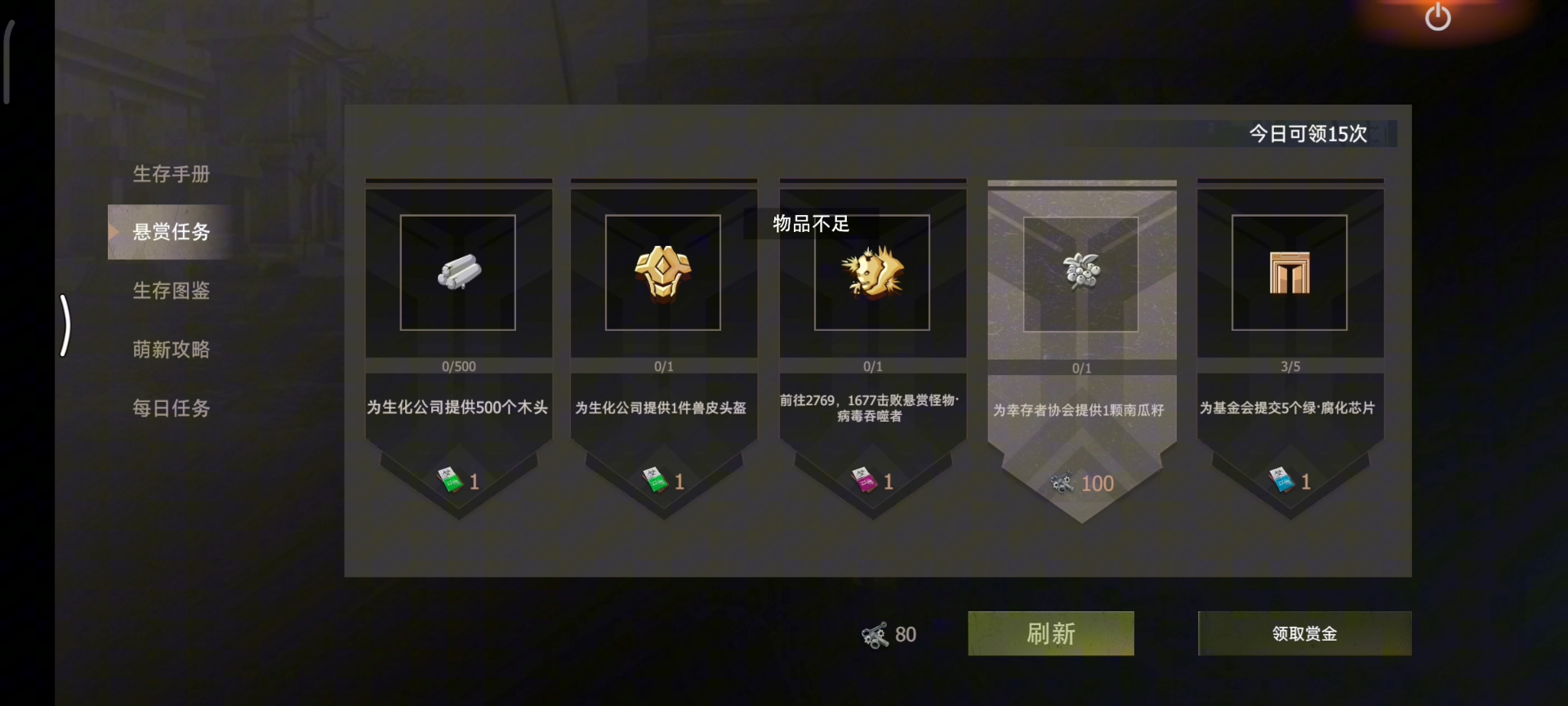Screen dimensions: 1568x706
Task: Click the 0/500 wood progress bar
Action: pos(458,366)
